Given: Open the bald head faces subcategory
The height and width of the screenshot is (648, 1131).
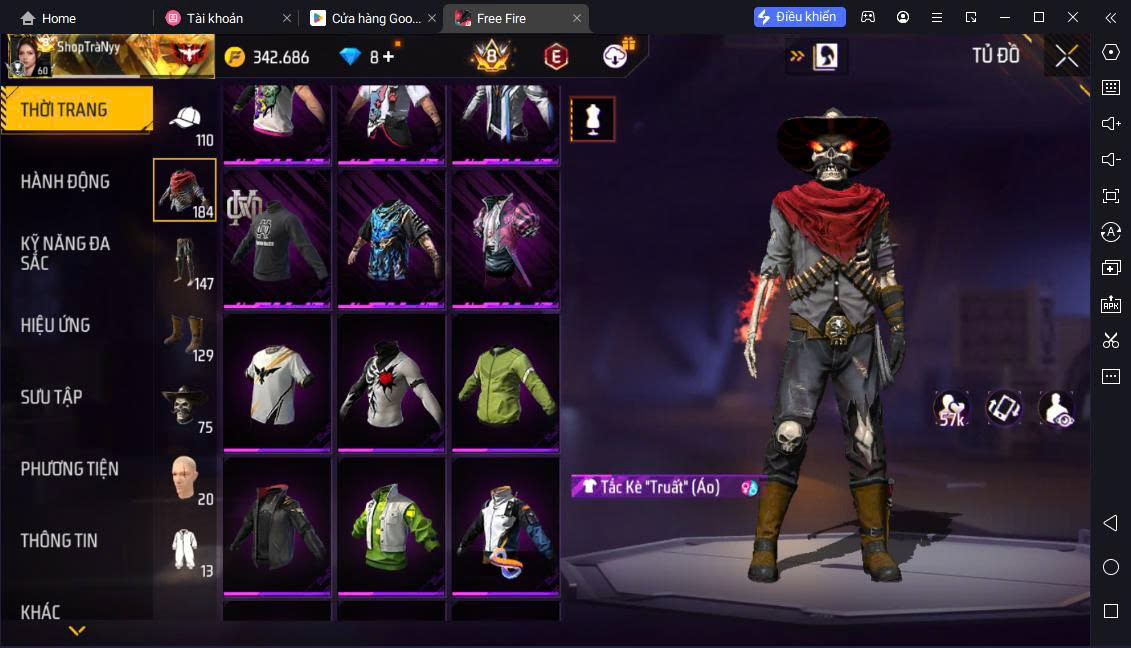Looking at the screenshot, I should (185, 479).
